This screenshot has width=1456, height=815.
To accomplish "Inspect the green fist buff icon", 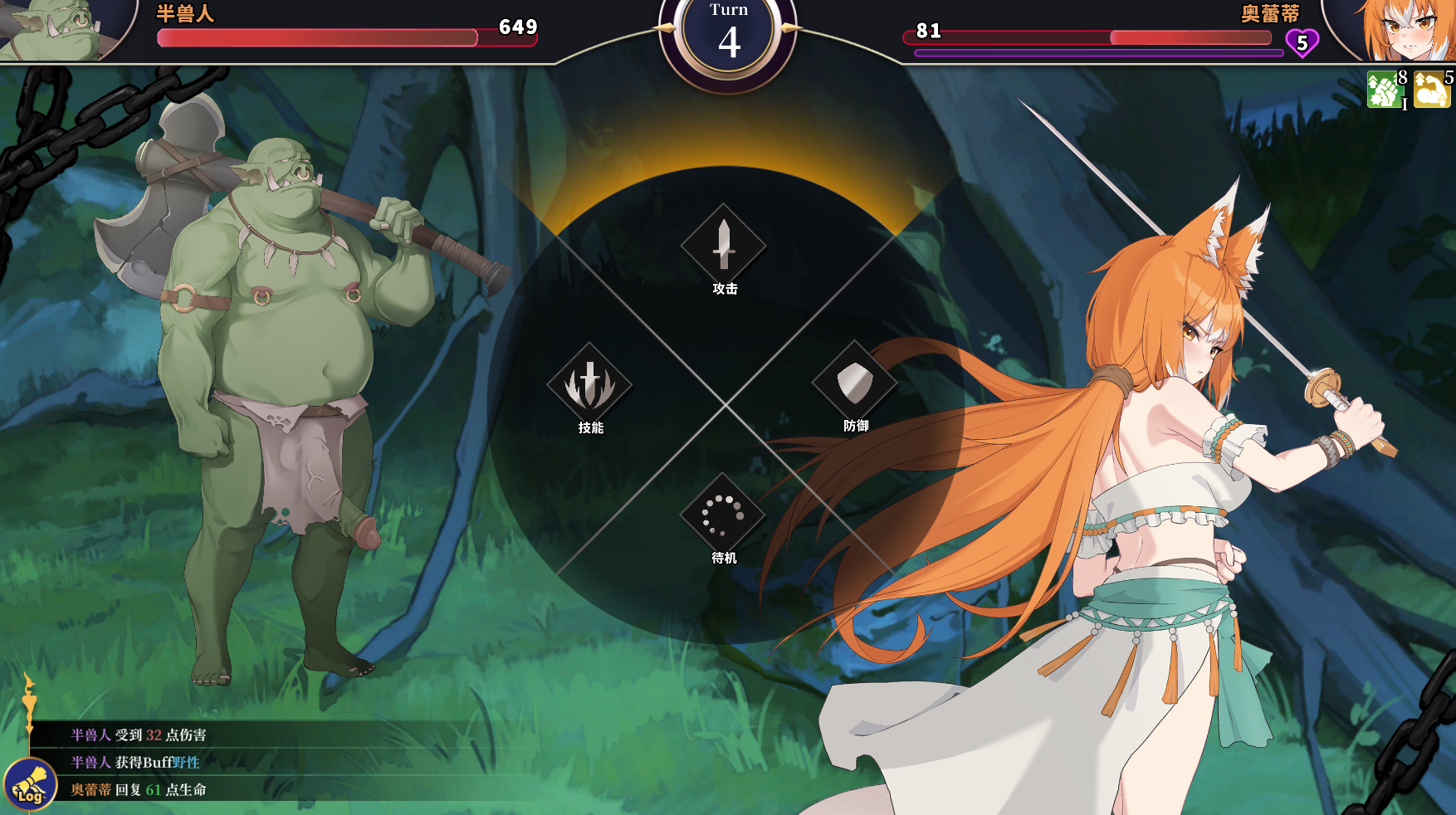I will 1384,90.
